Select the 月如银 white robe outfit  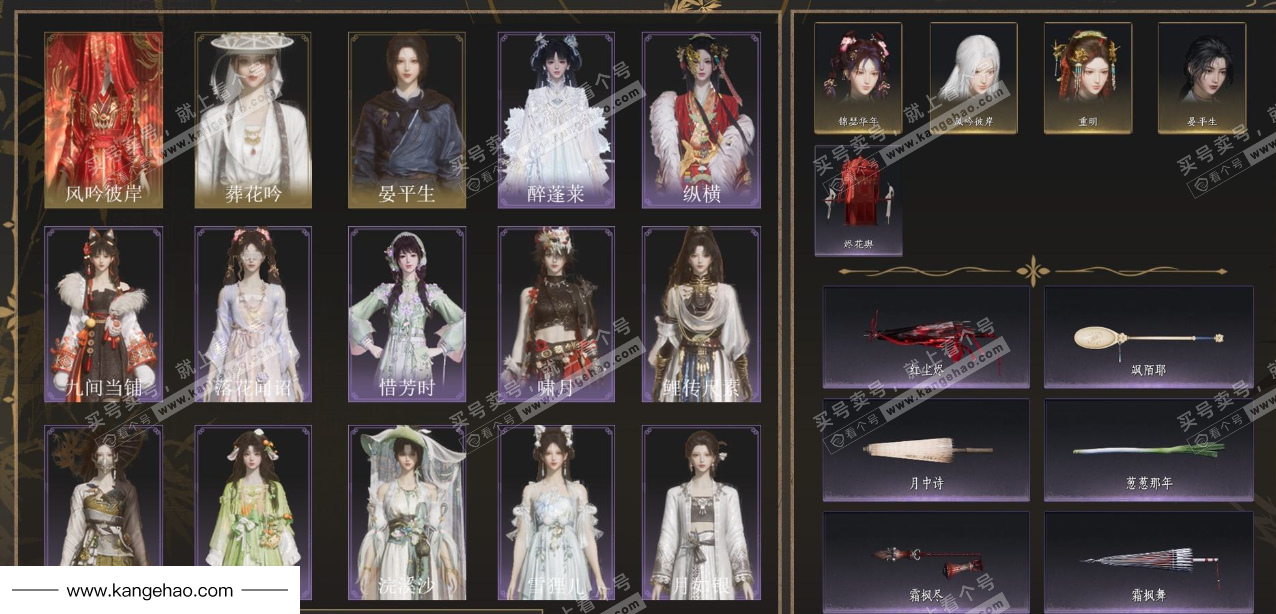click(x=701, y=512)
